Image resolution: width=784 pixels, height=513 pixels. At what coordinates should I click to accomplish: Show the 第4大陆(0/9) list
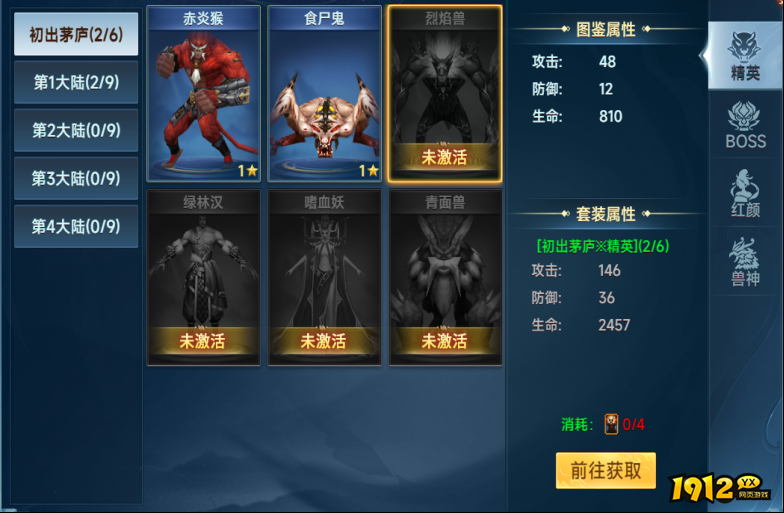pyautogui.click(x=76, y=227)
